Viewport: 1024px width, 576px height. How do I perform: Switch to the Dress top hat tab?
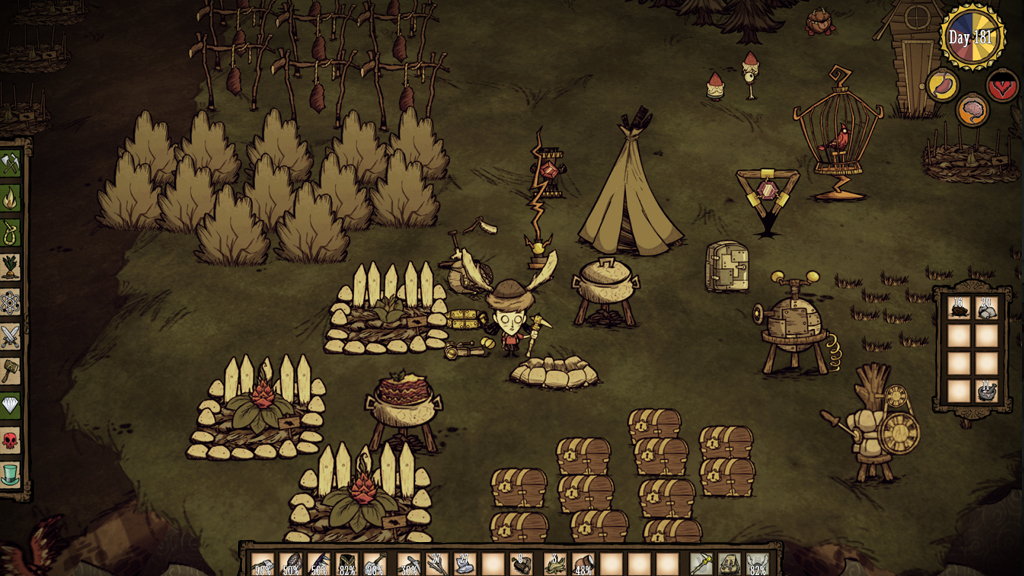click(11, 473)
